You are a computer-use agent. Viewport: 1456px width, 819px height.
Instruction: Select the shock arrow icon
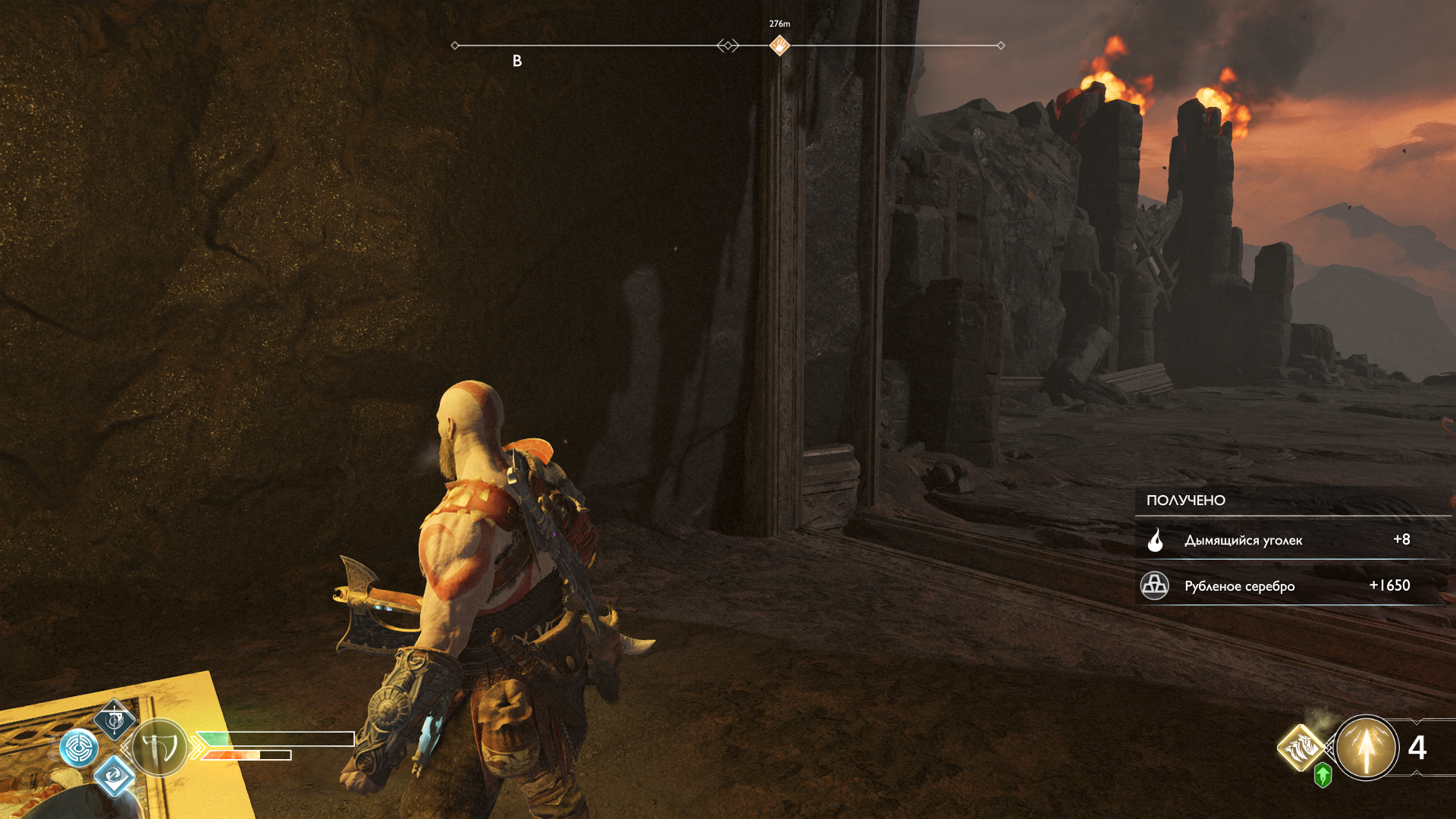(1366, 748)
